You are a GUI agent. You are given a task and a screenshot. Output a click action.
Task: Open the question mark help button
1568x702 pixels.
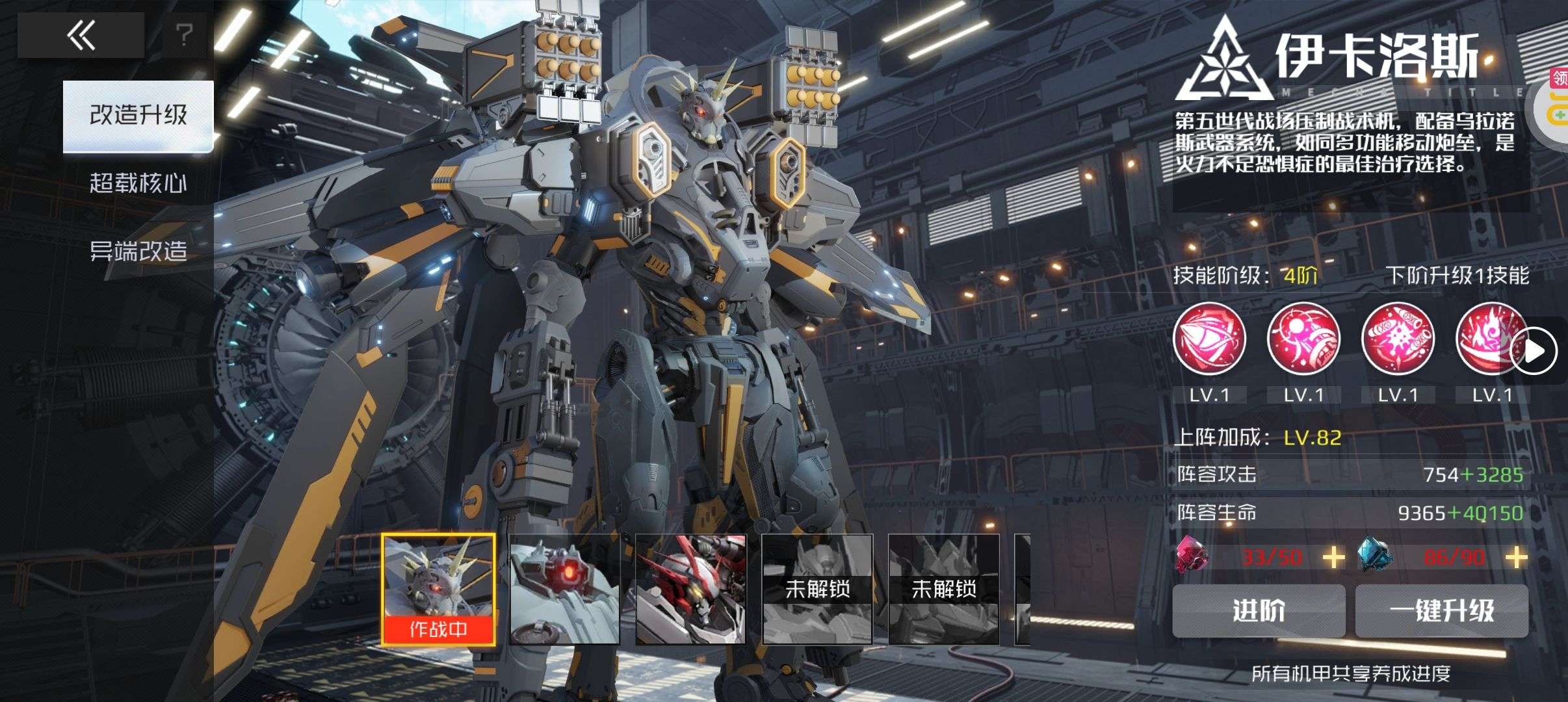click(185, 35)
